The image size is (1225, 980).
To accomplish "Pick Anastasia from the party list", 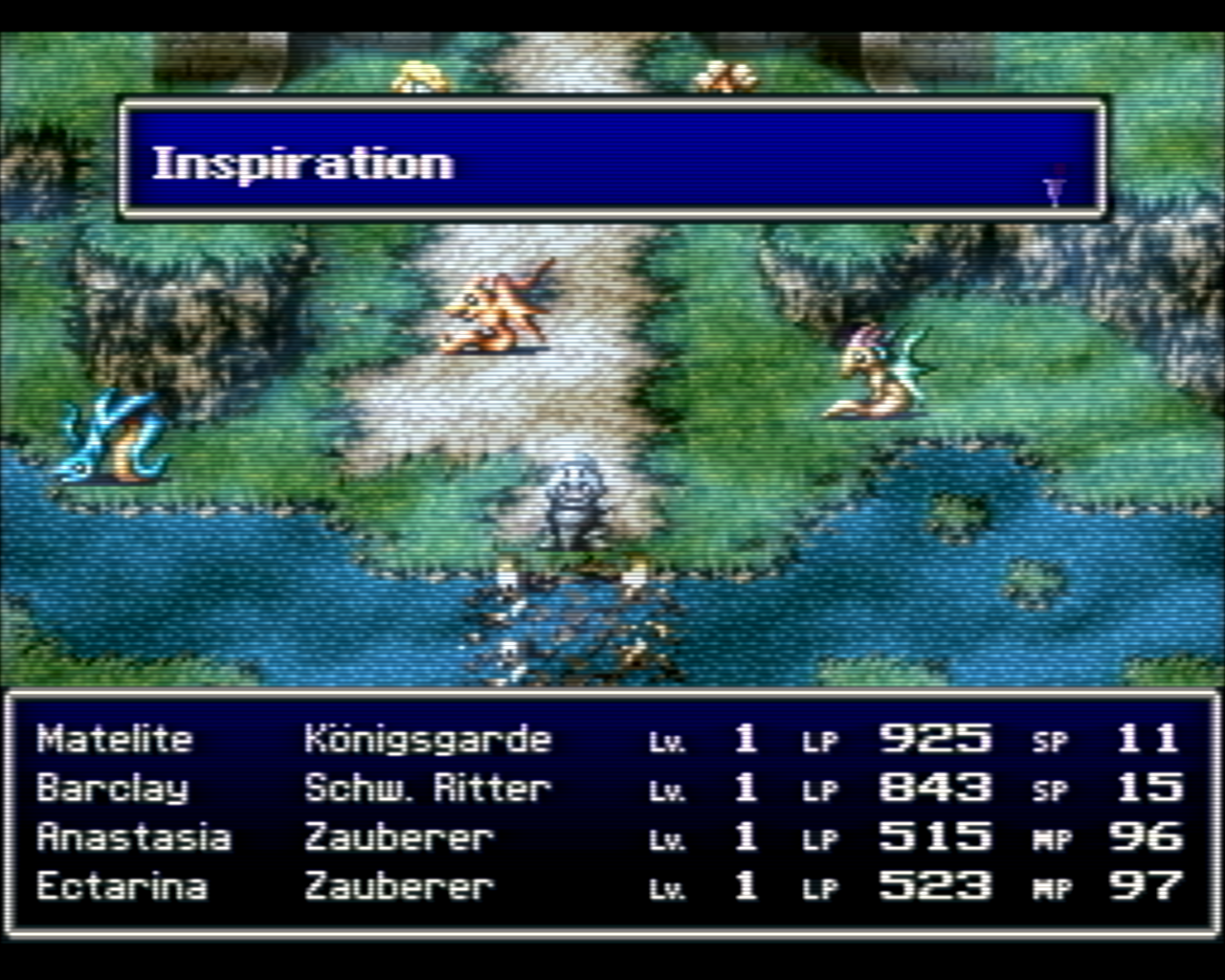I will [134, 837].
